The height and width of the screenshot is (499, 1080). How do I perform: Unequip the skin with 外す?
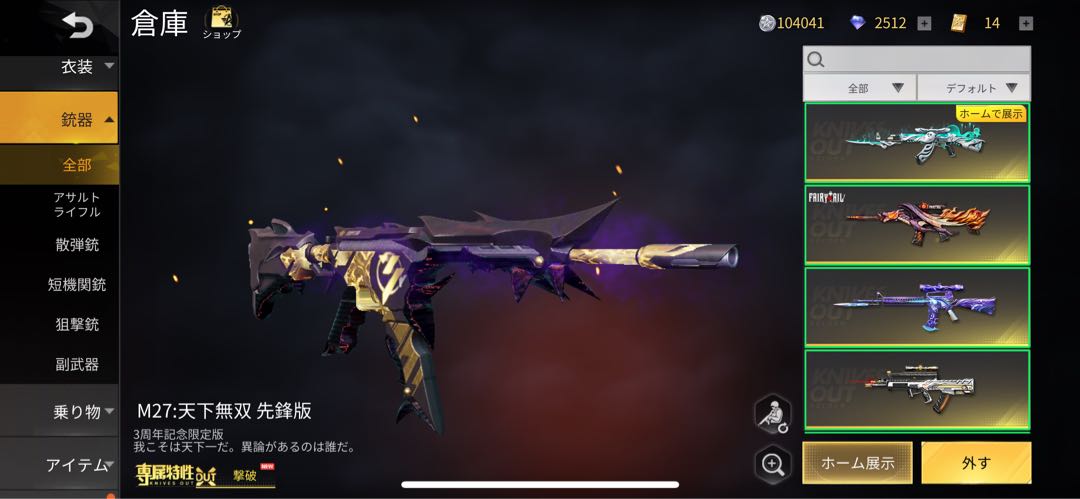(976, 463)
